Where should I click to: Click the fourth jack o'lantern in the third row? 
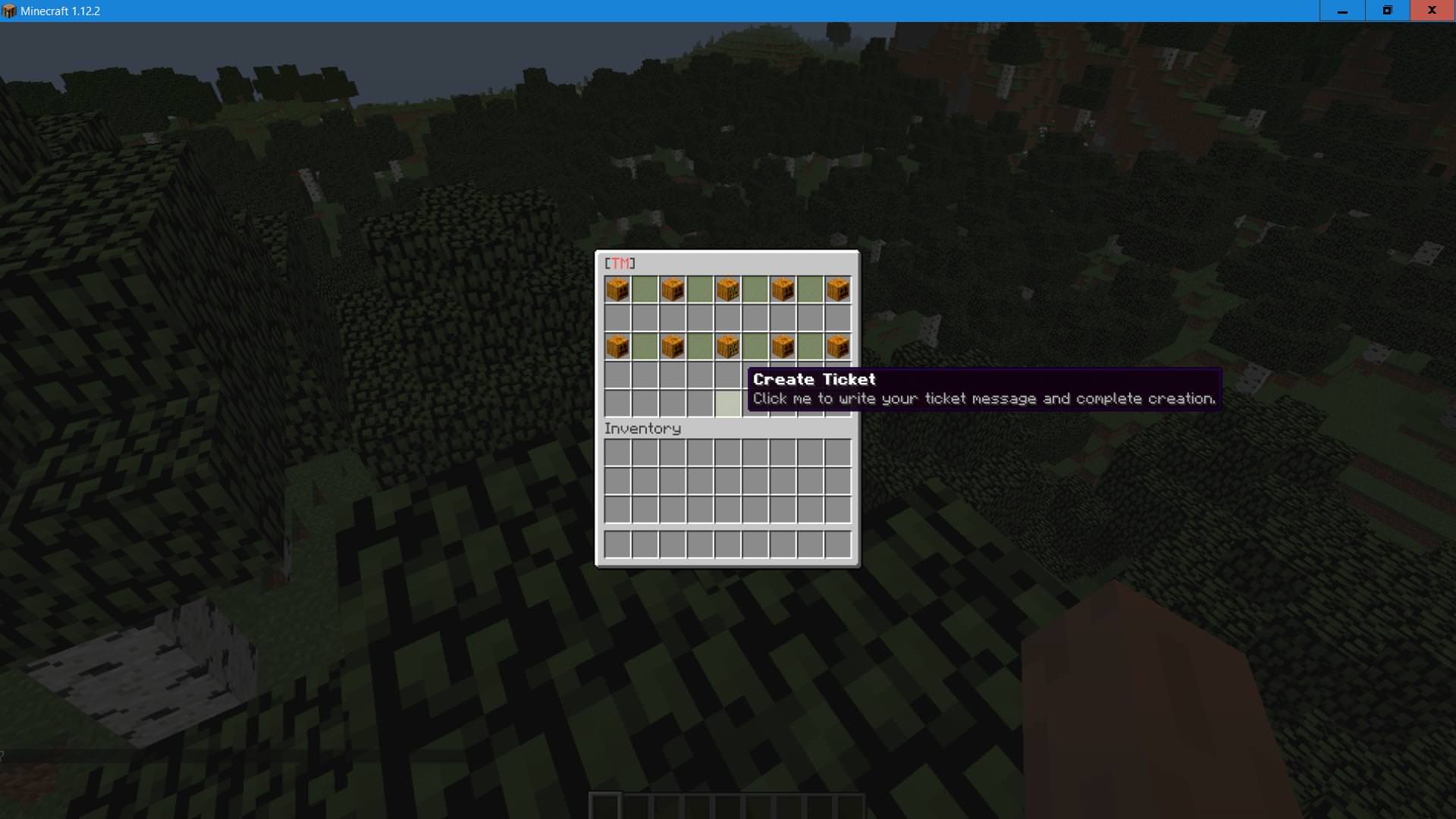click(x=783, y=346)
